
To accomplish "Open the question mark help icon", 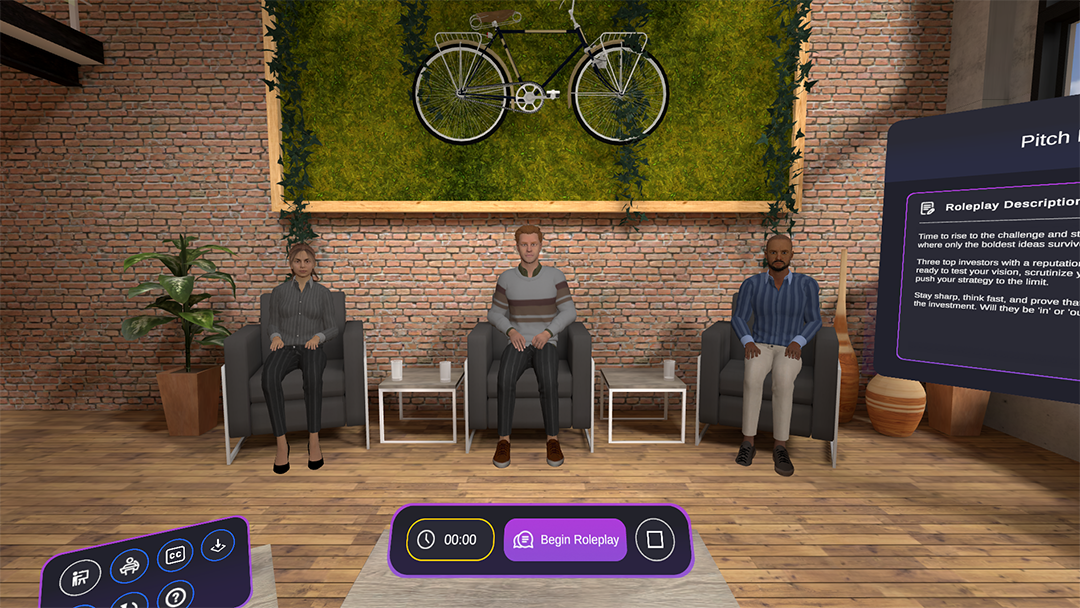I will coord(175,598).
